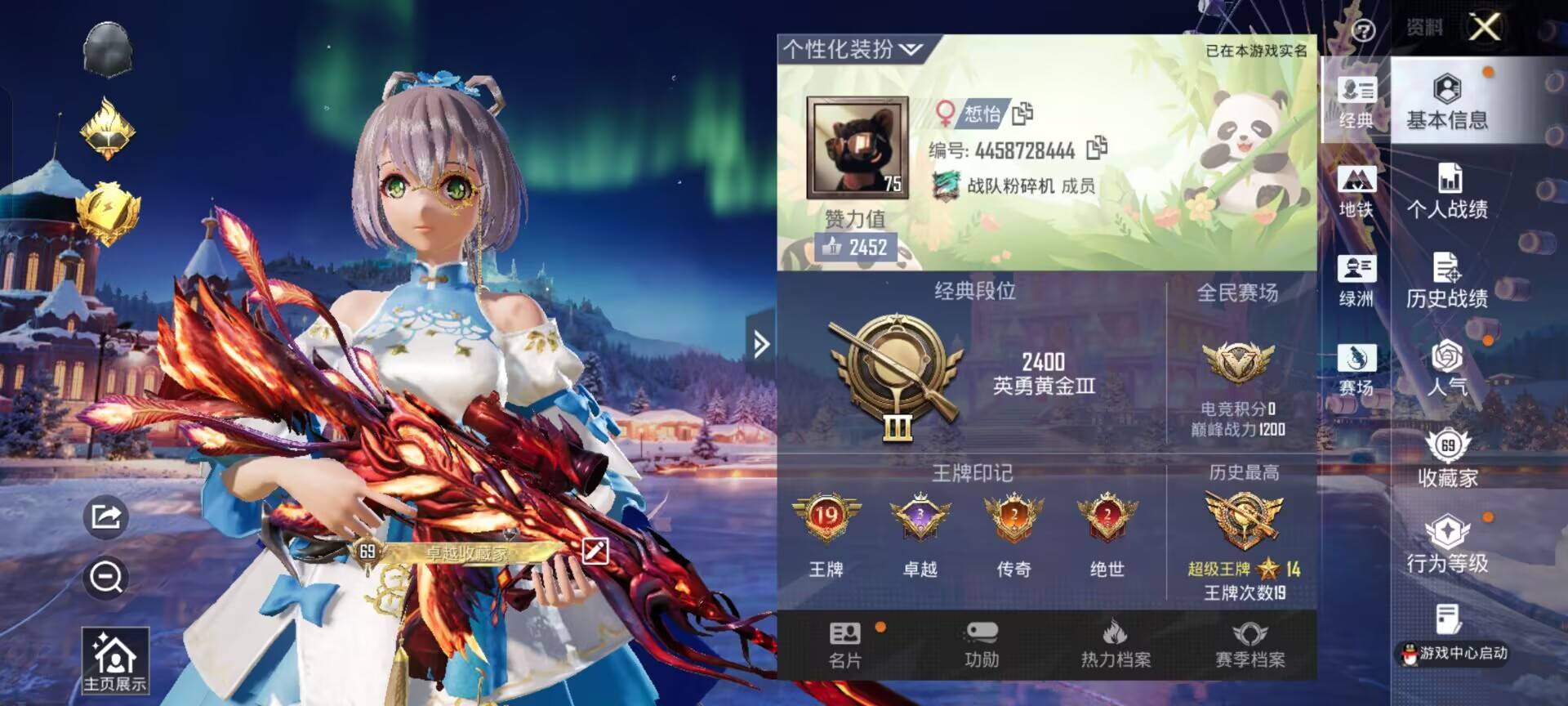Switch to the 赛场 mode tab
The width and height of the screenshot is (1568, 706).
click(x=1356, y=369)
